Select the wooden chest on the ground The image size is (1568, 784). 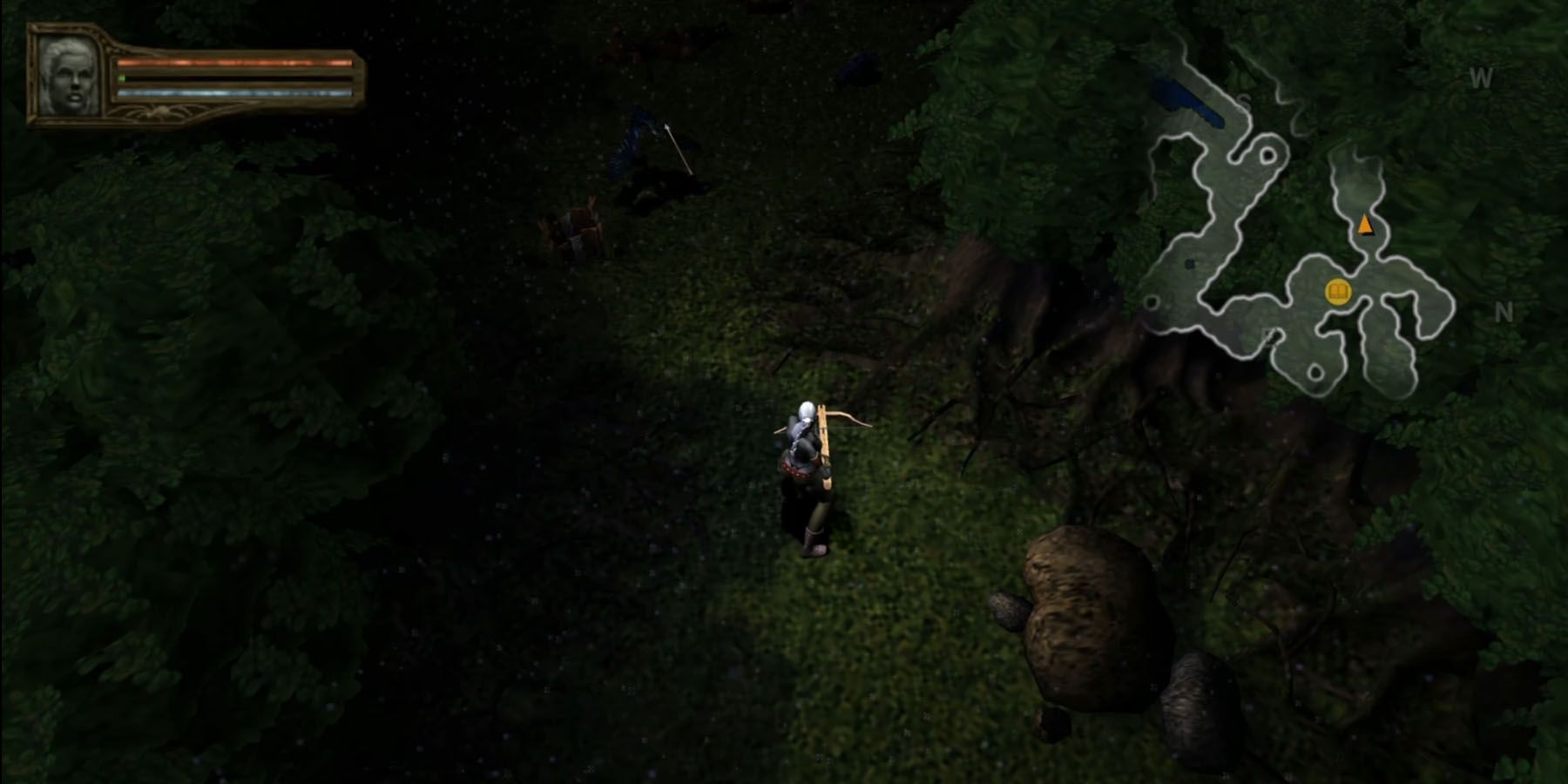[579, 228]
